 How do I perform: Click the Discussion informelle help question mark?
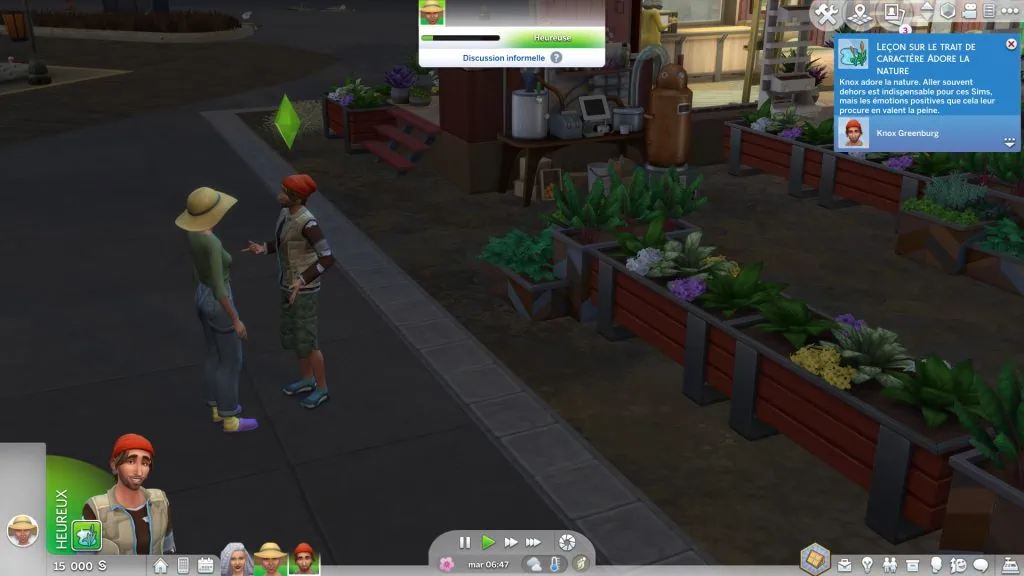pyautogui.click(x=556, y=58)
